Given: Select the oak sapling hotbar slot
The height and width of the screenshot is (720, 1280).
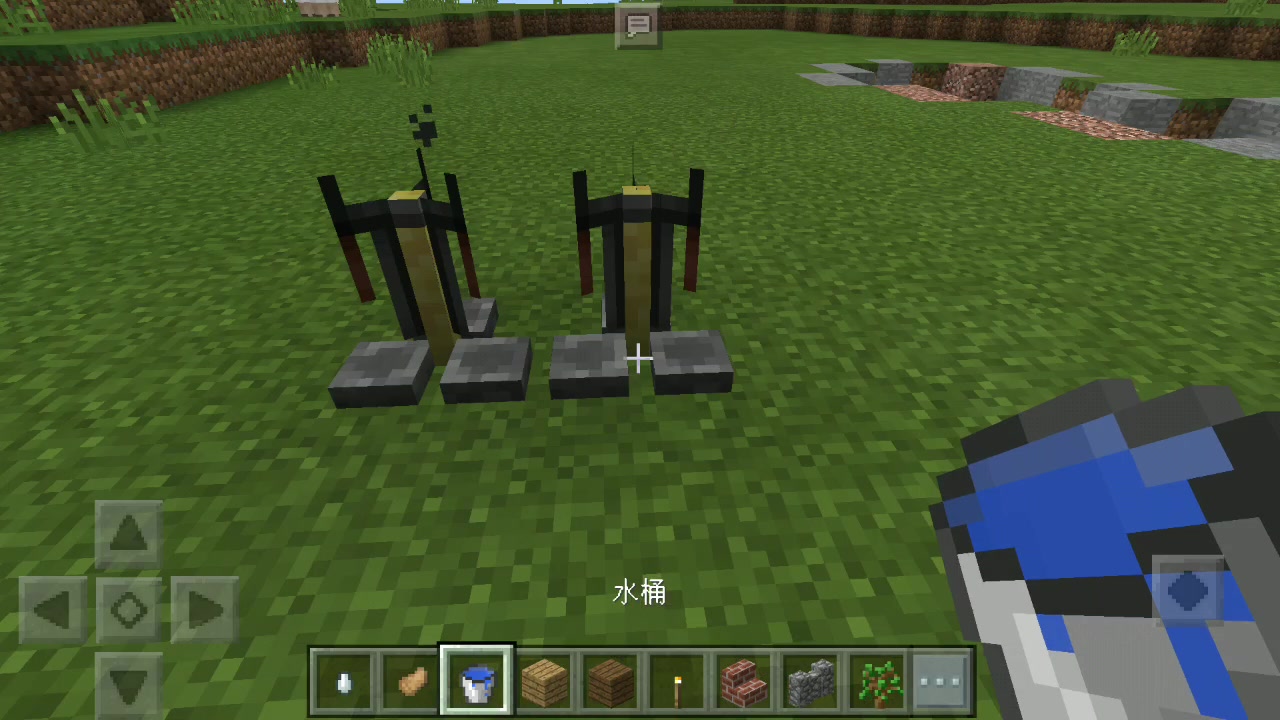Looking at the screenshot, I should 877,679.
